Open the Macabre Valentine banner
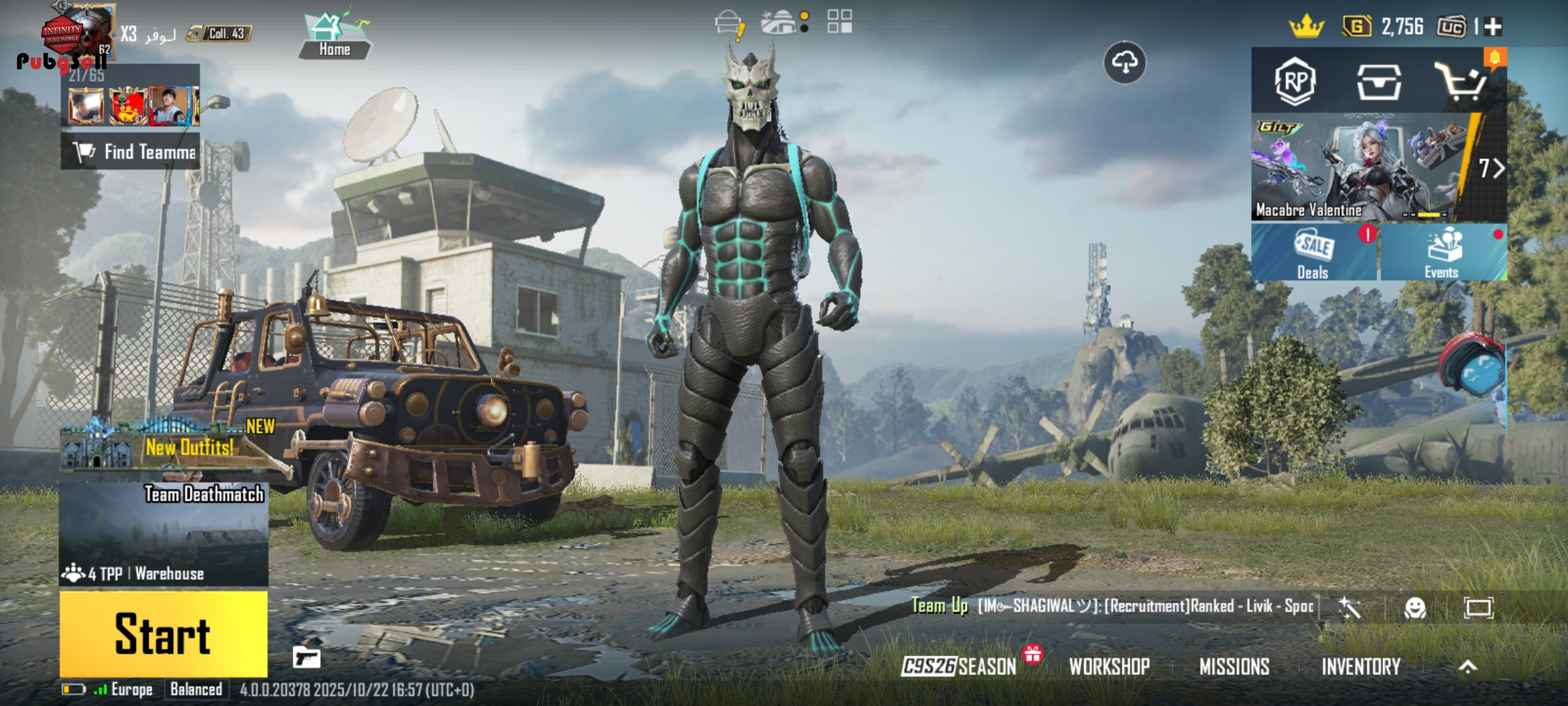This screenshot has width=1568, height=706. (x=1365, y=168)
